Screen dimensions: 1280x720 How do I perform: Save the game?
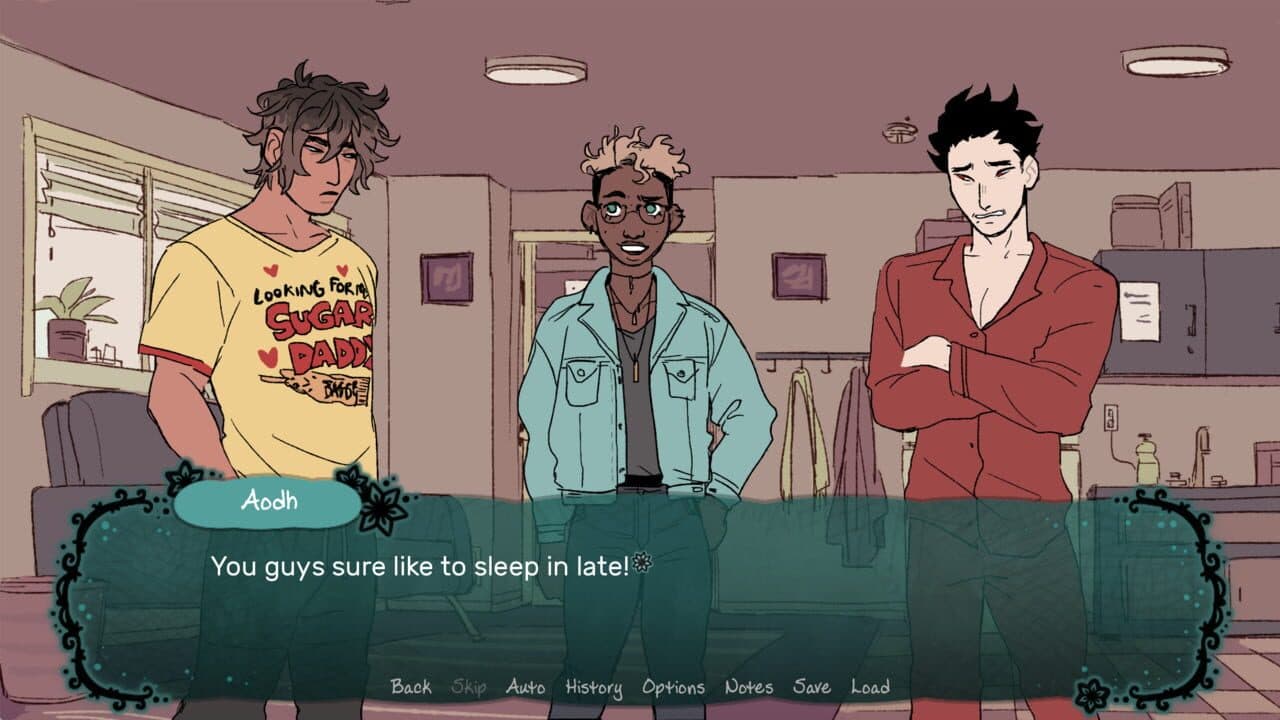811,688
